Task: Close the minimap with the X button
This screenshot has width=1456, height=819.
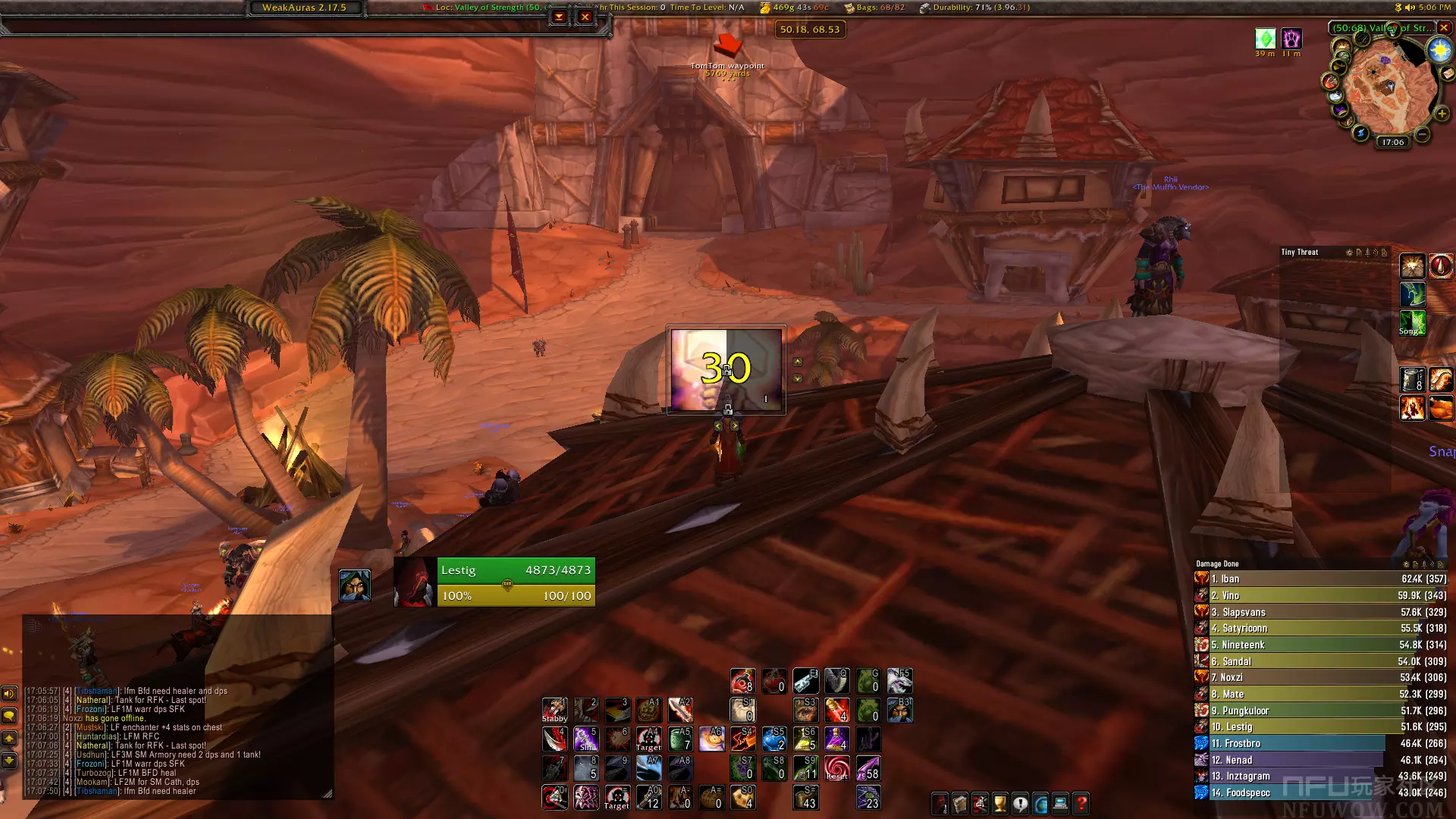Action: pyautogui.click(x=1444, y=27)
